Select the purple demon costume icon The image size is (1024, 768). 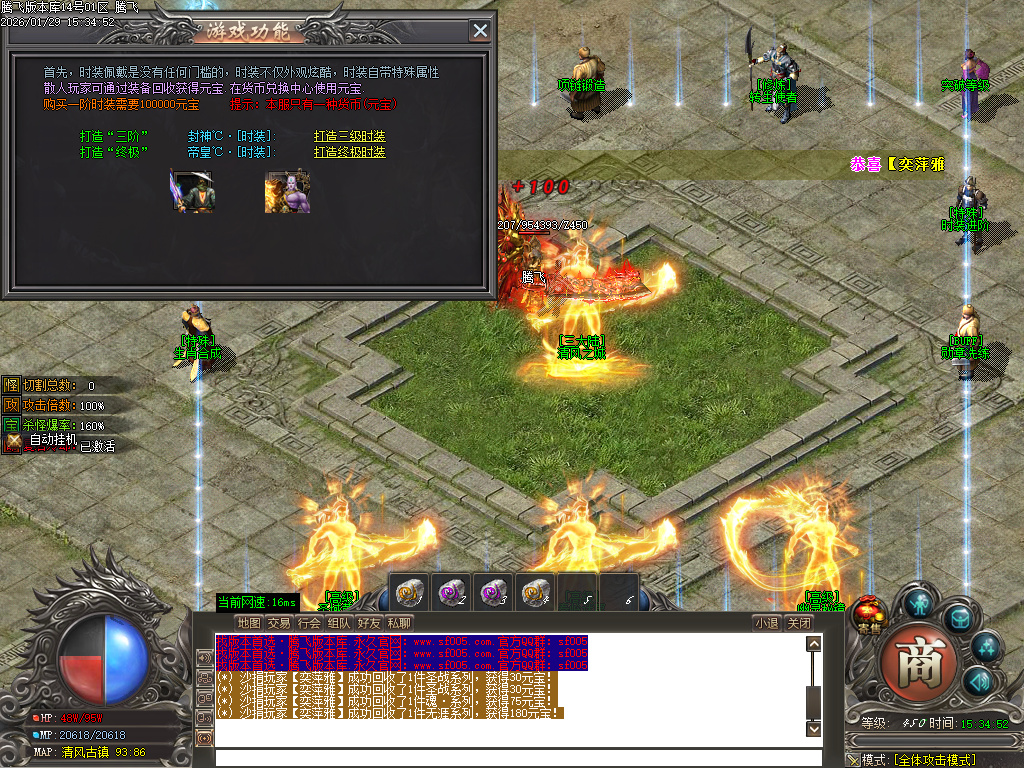(x=287, y=192)
